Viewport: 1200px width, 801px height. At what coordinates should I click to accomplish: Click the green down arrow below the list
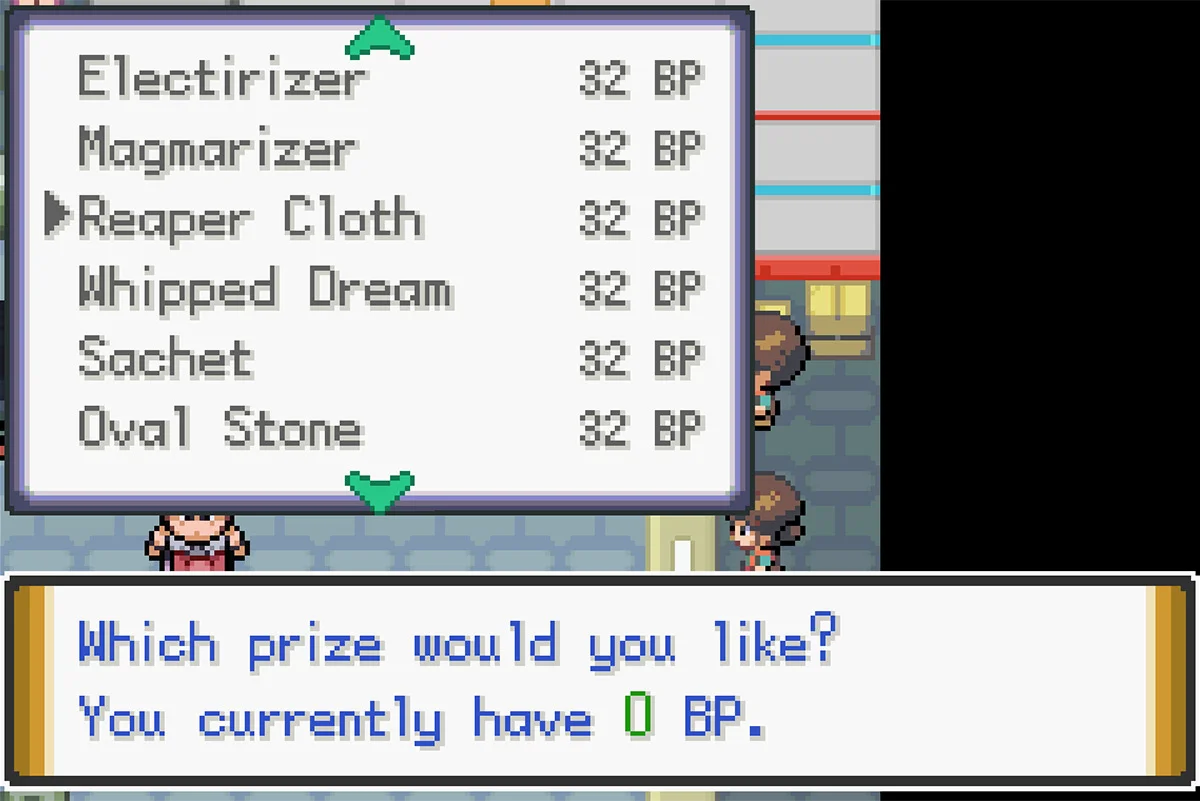[379, 489]
